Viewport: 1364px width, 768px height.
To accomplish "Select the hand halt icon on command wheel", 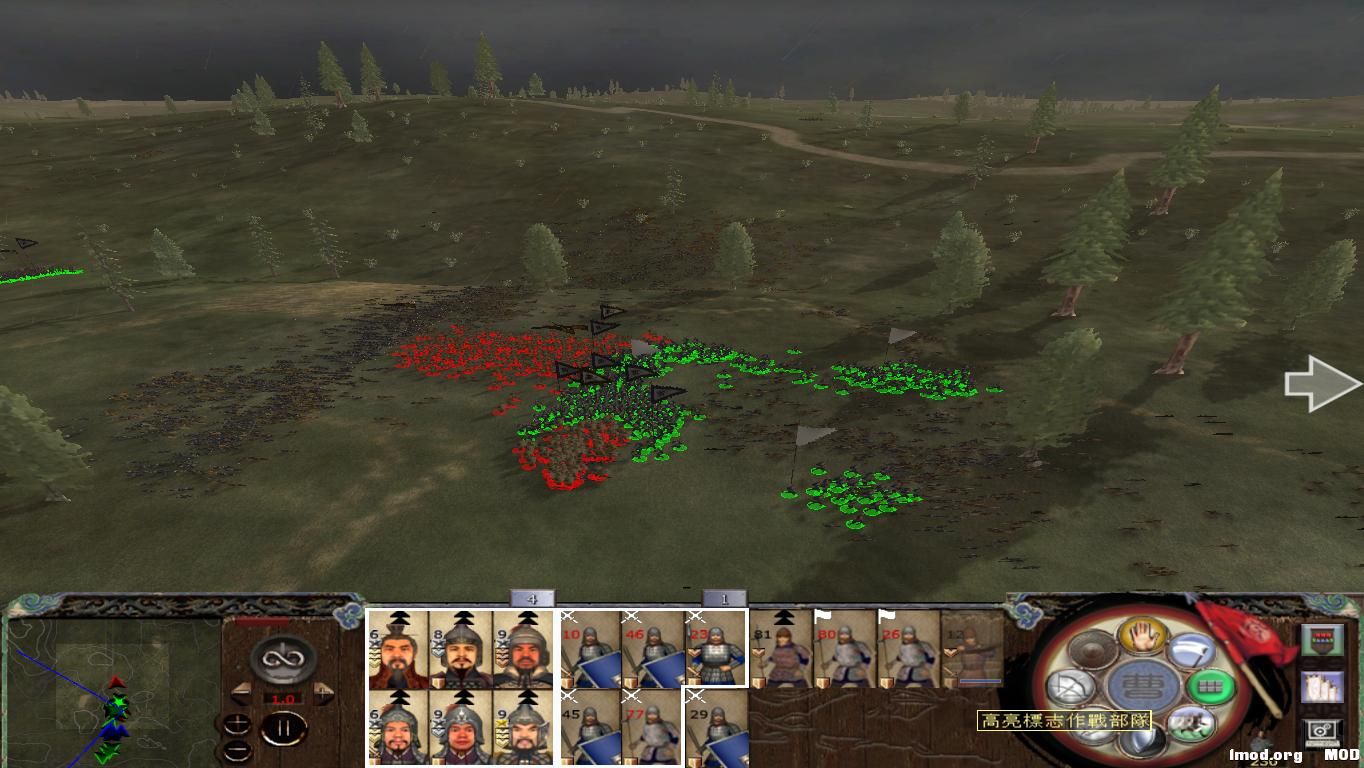I will pos(1145,637).
